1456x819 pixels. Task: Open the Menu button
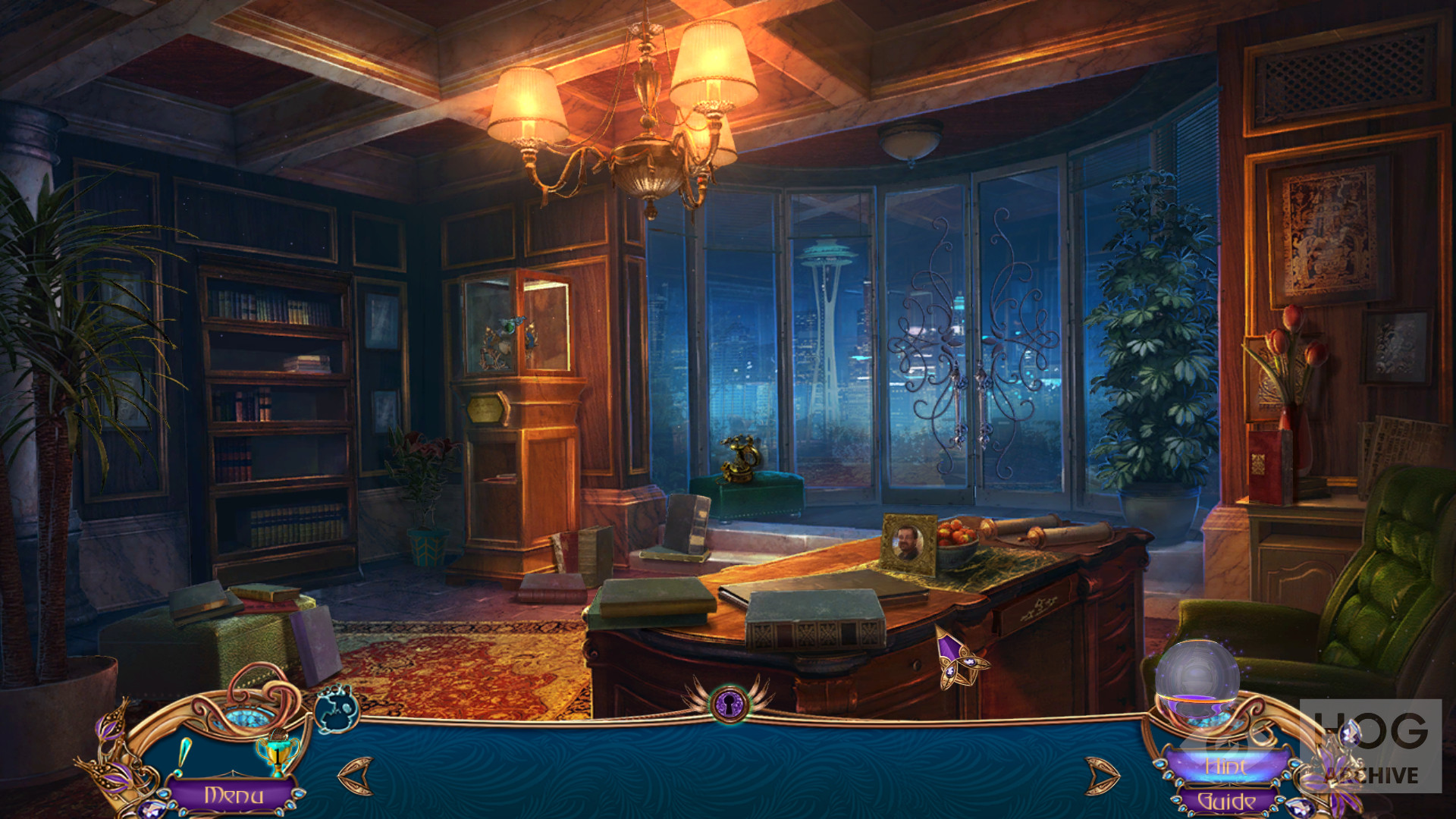click(234, 795)
